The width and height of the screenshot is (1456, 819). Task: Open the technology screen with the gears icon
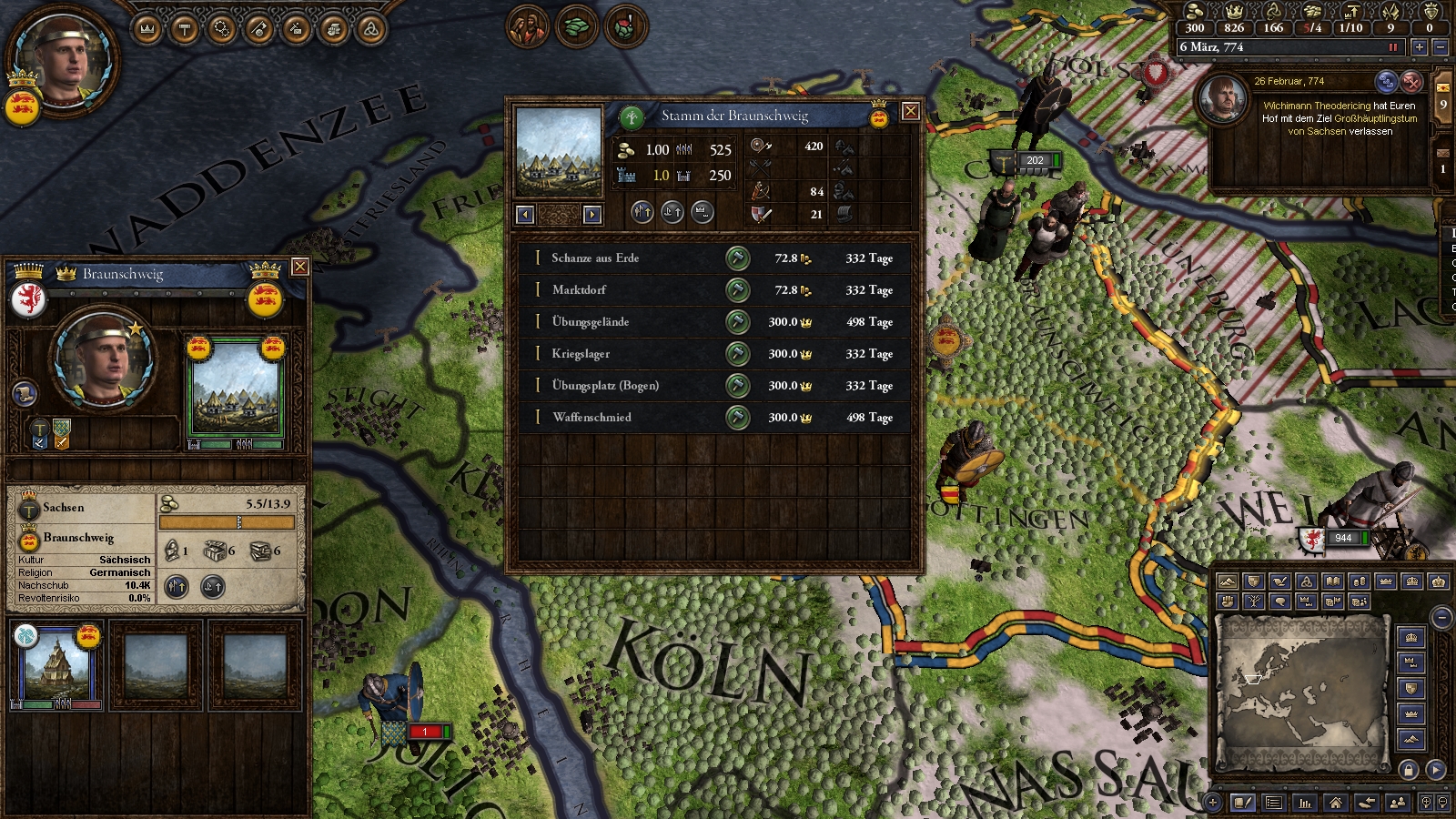pos(222,30)
